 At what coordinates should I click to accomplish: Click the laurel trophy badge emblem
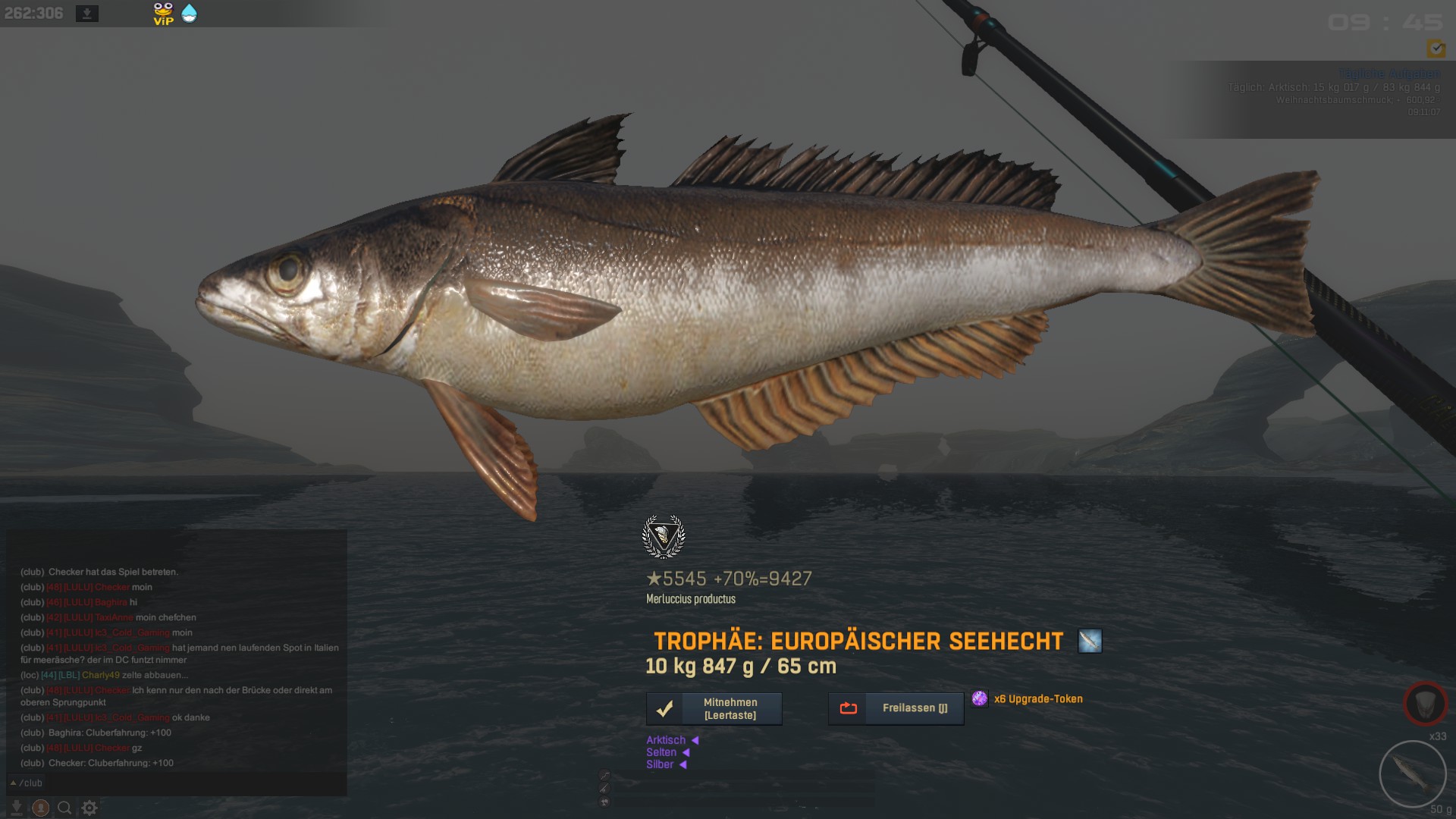pyautogui.click(x=664, y=537)
